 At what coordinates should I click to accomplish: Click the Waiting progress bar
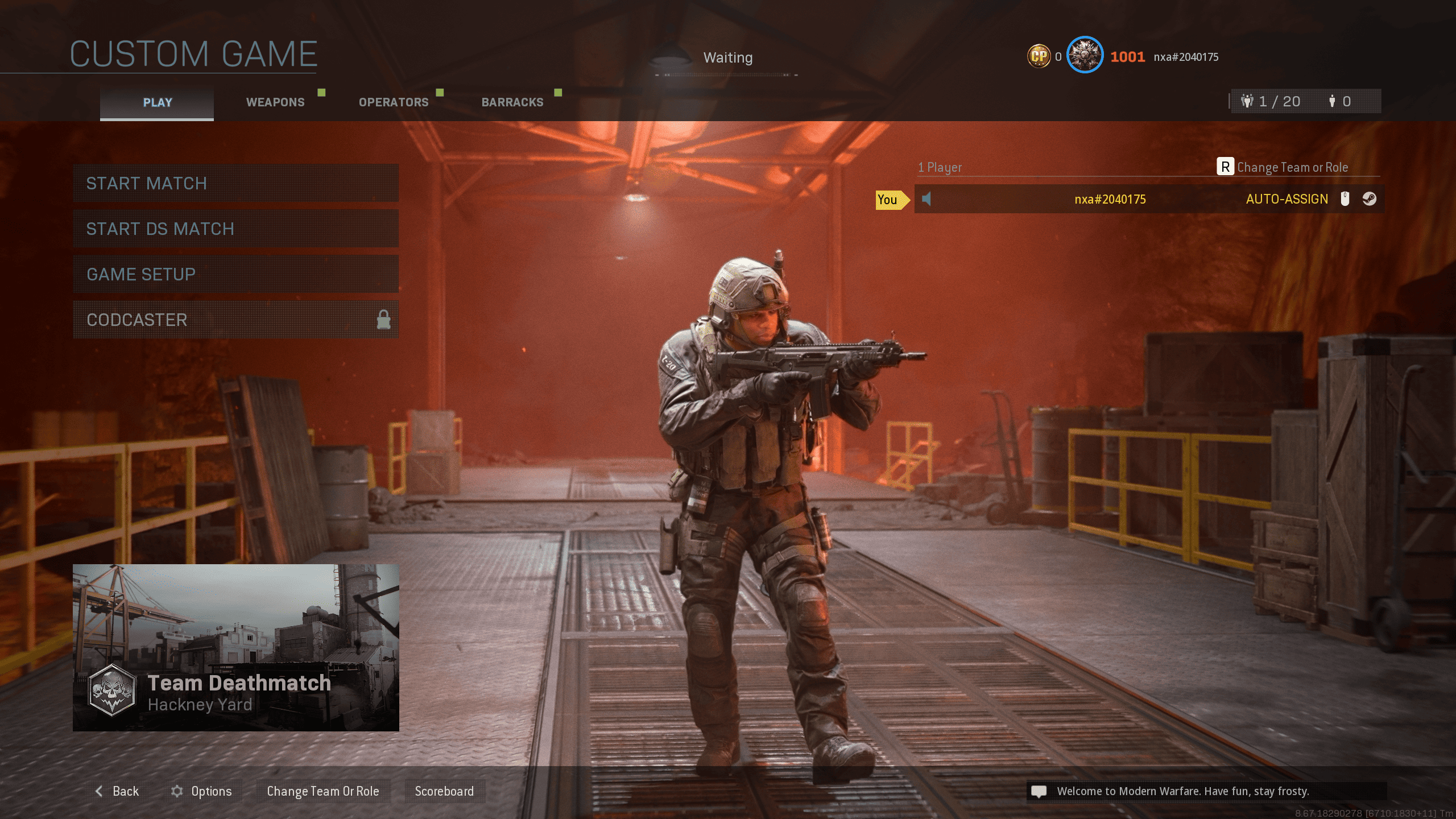pyautogui.click(x=727, y=75)
